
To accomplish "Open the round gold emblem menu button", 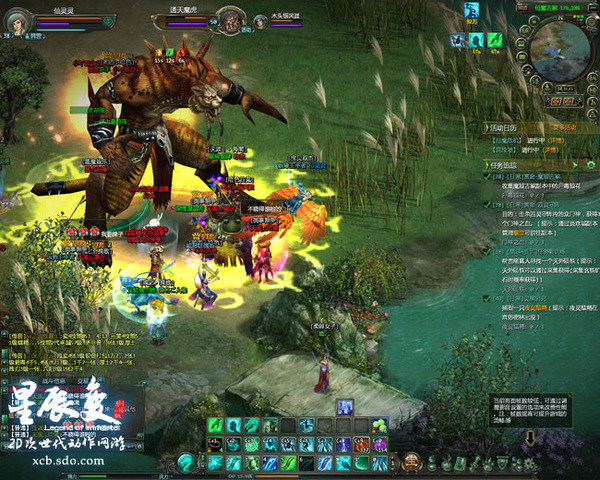I will coord(410,463).
